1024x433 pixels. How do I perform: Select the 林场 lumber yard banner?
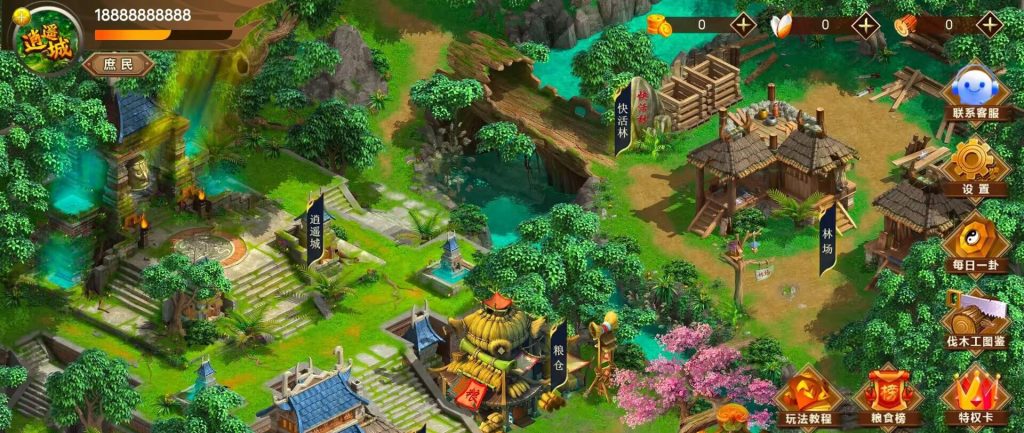click(827, 239)
